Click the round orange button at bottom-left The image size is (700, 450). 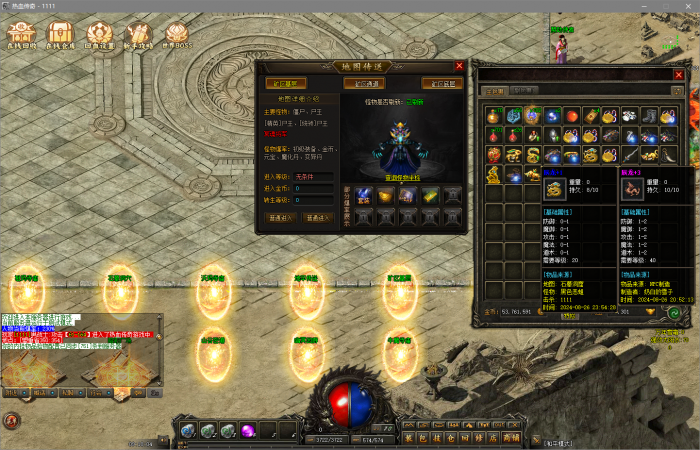click(11, 421)
